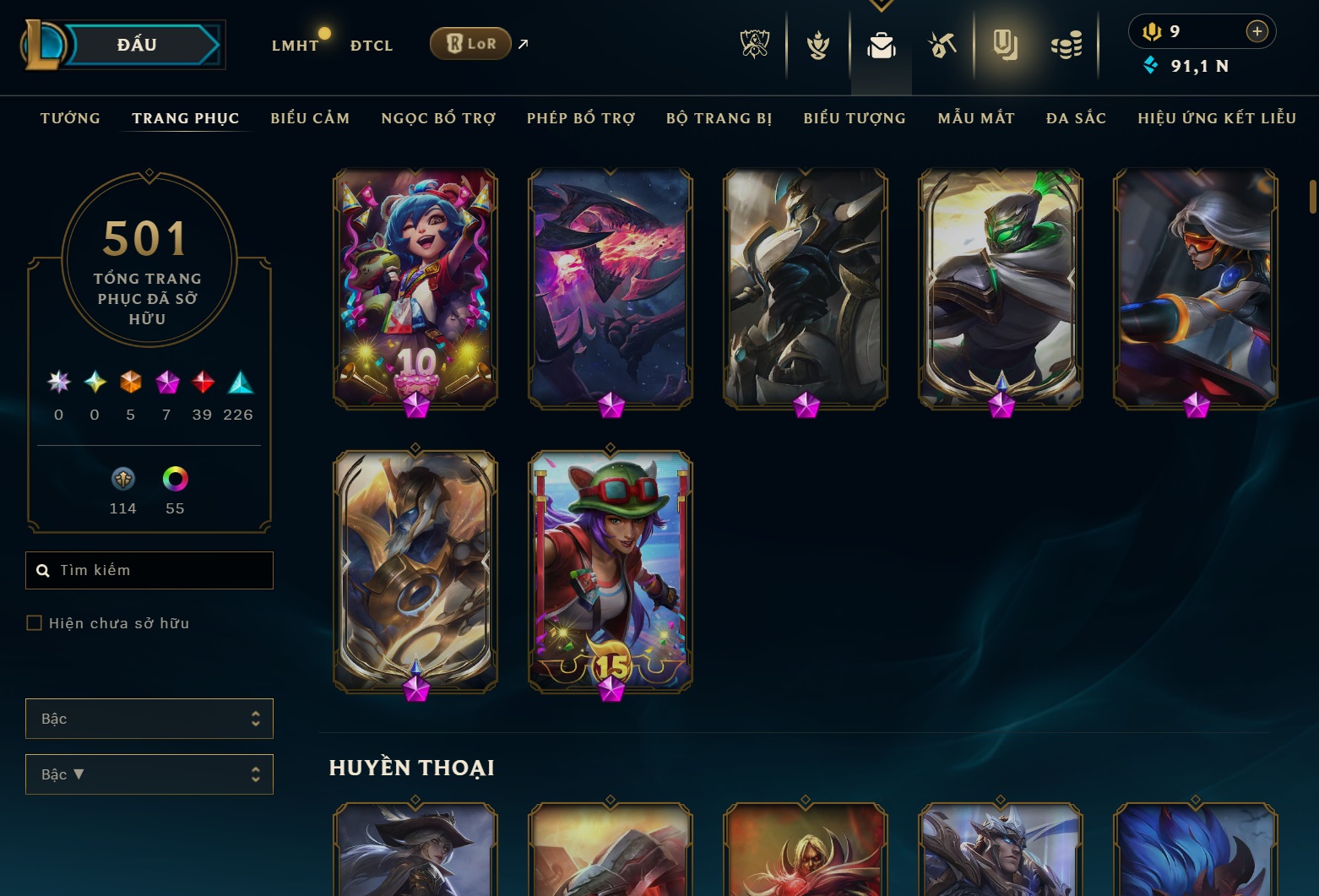Expand the gold chevron above the nav bar
Viewport: 1319px width, 896px height.
(x=881, y=4)
